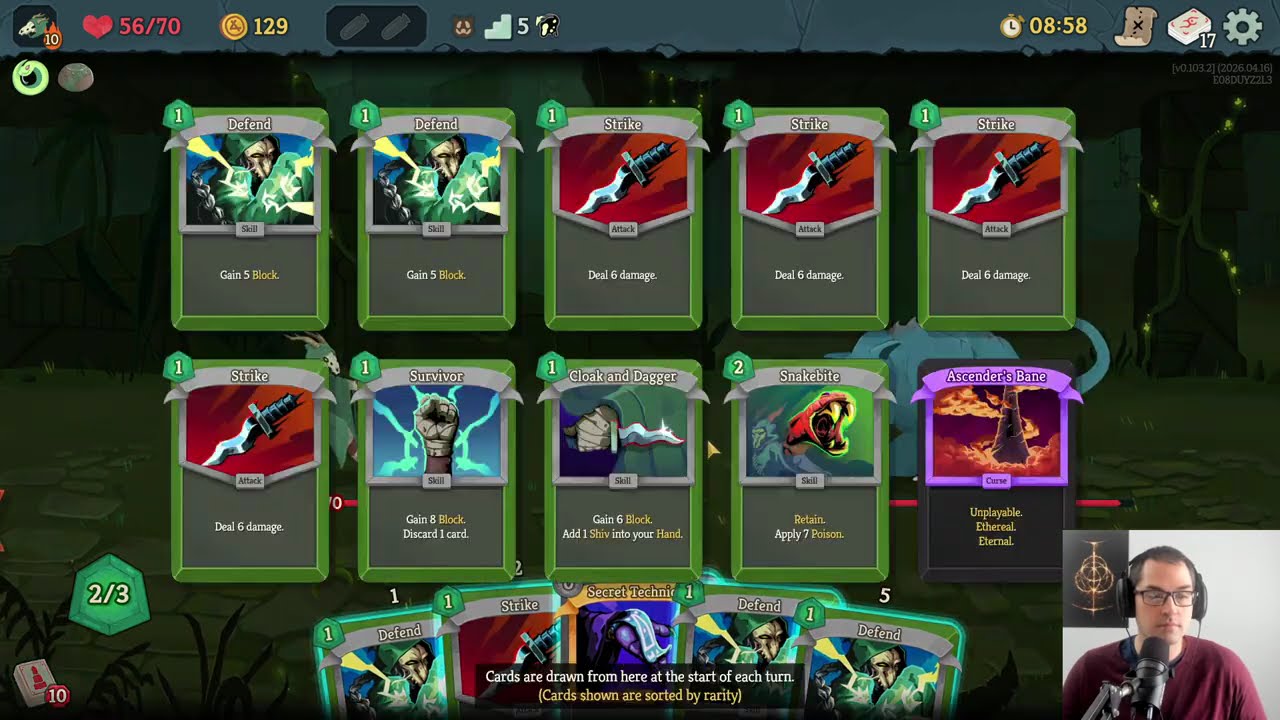View the full deck of 17 cards
The height and width of the screenshot is (720, 1280).
tap(1190, 27)
